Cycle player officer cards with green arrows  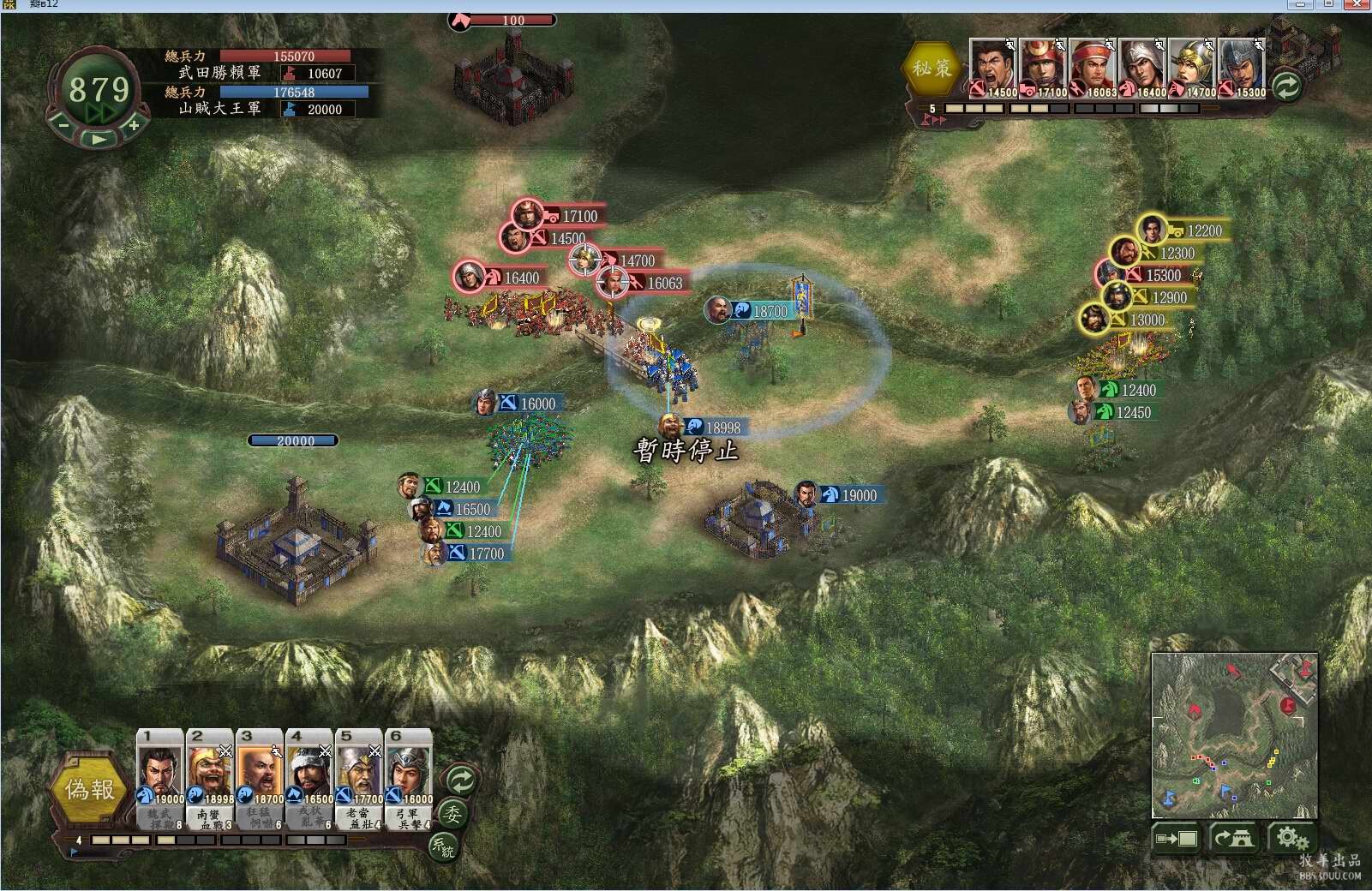[x=461, y=780]
